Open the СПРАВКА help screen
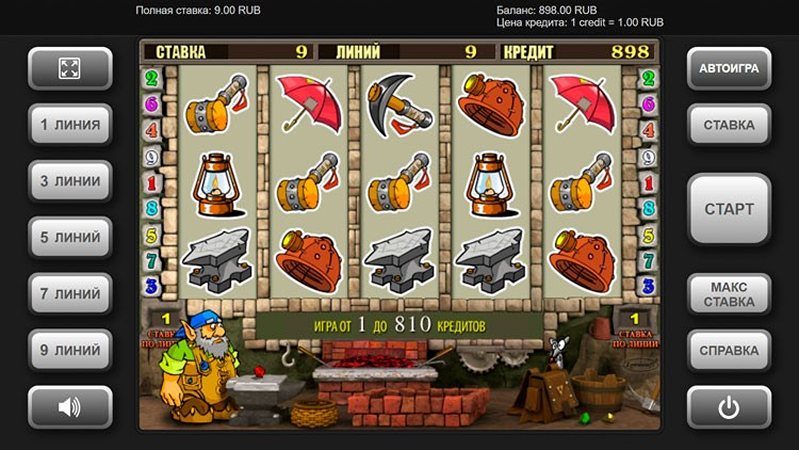Image resolution: width=799 pixels, height=450 pixels. tap(728, 350)
